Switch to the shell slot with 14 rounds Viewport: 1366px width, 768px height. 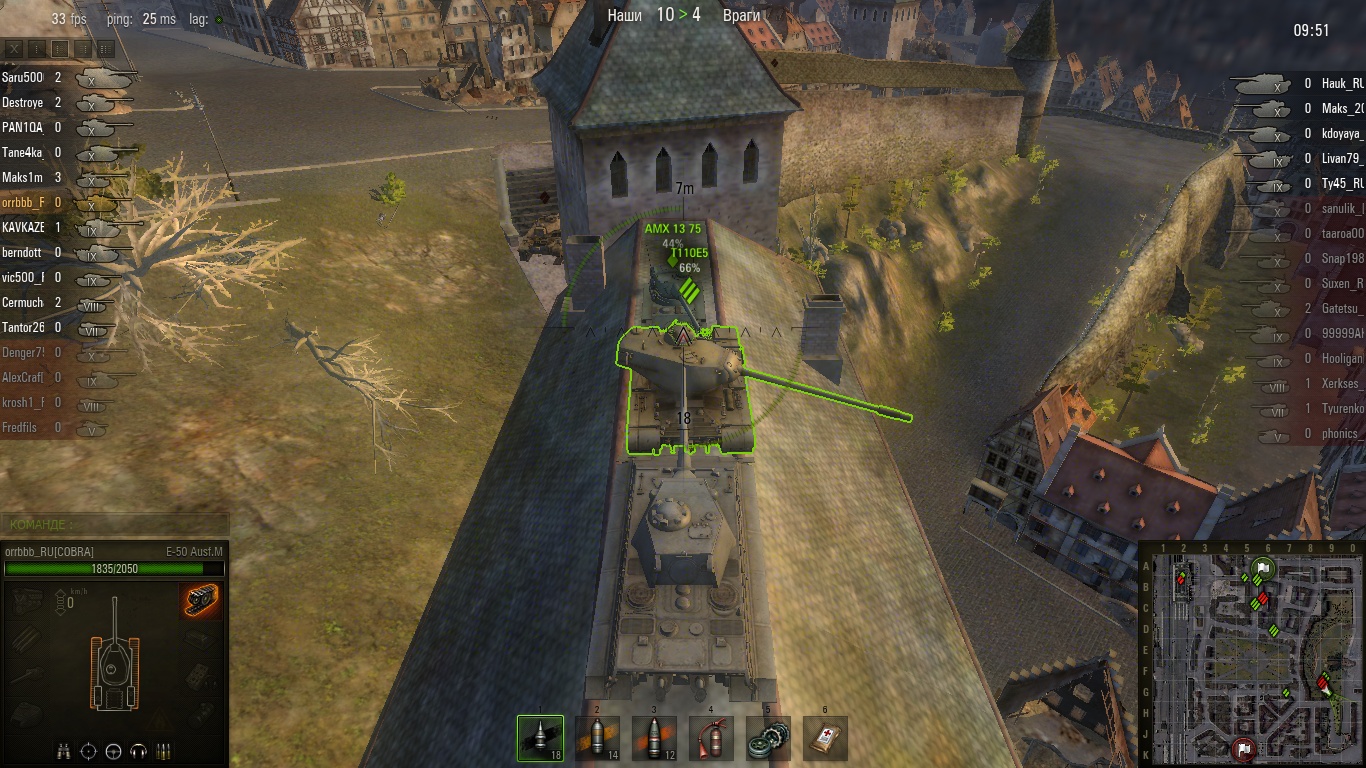point(597,738)
